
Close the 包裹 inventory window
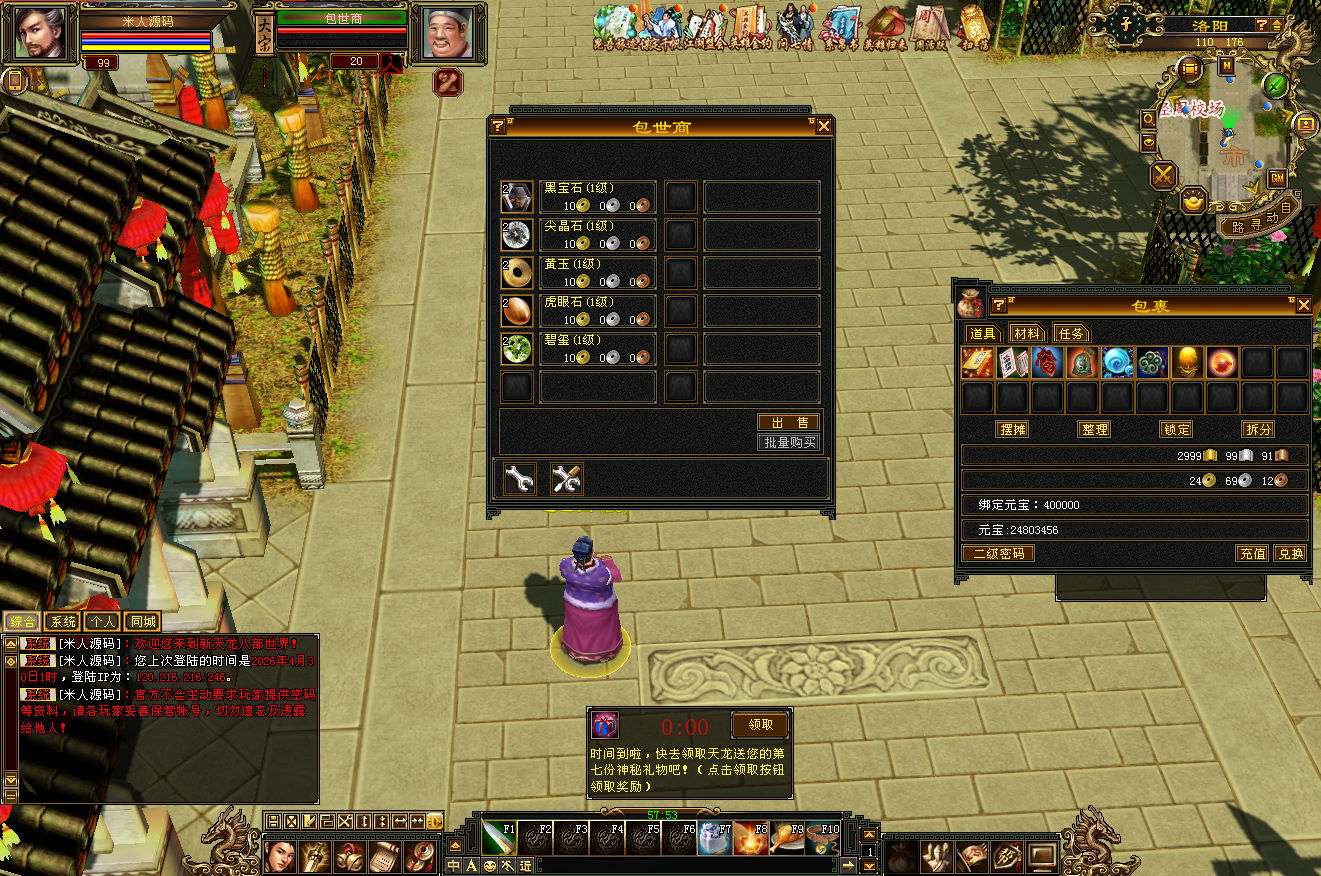pos(1303,305)
